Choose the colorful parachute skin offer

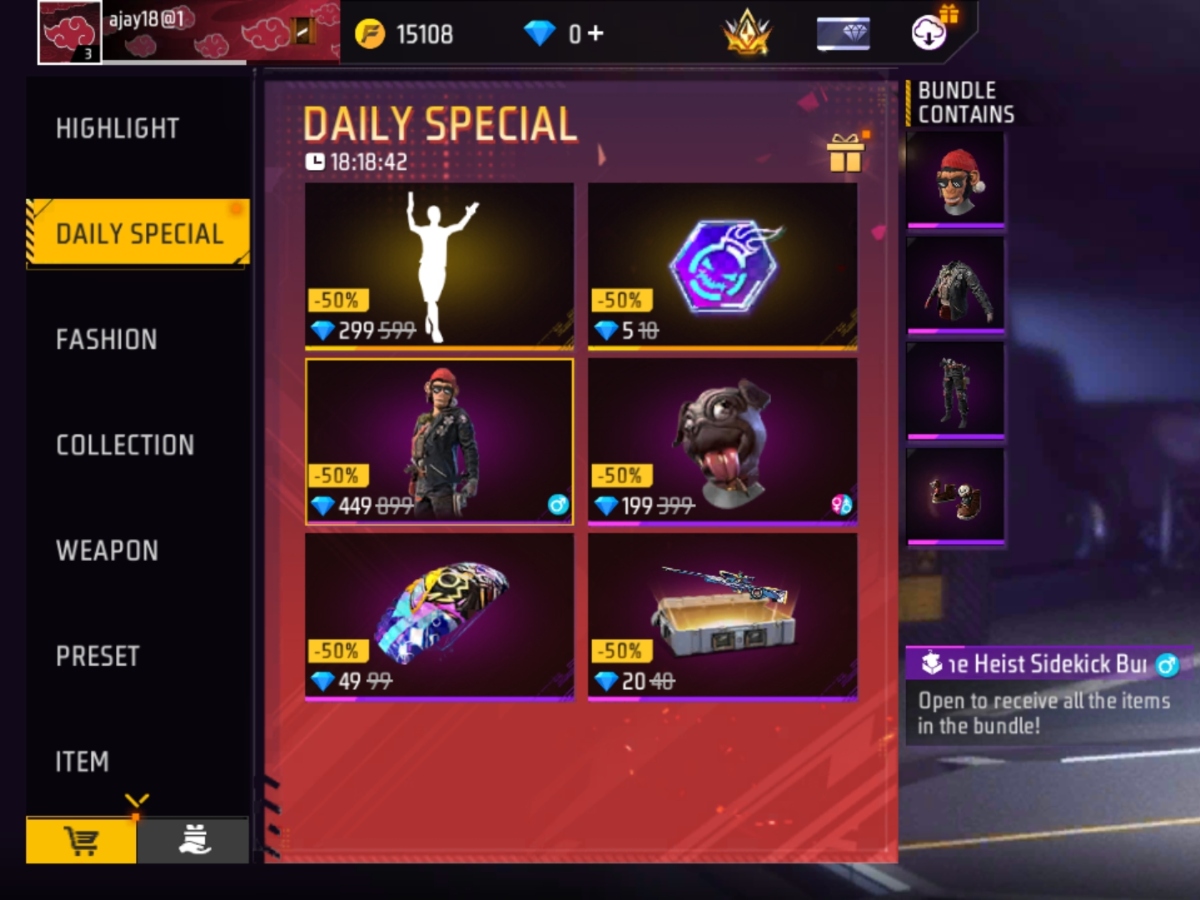tap(439, 616)
